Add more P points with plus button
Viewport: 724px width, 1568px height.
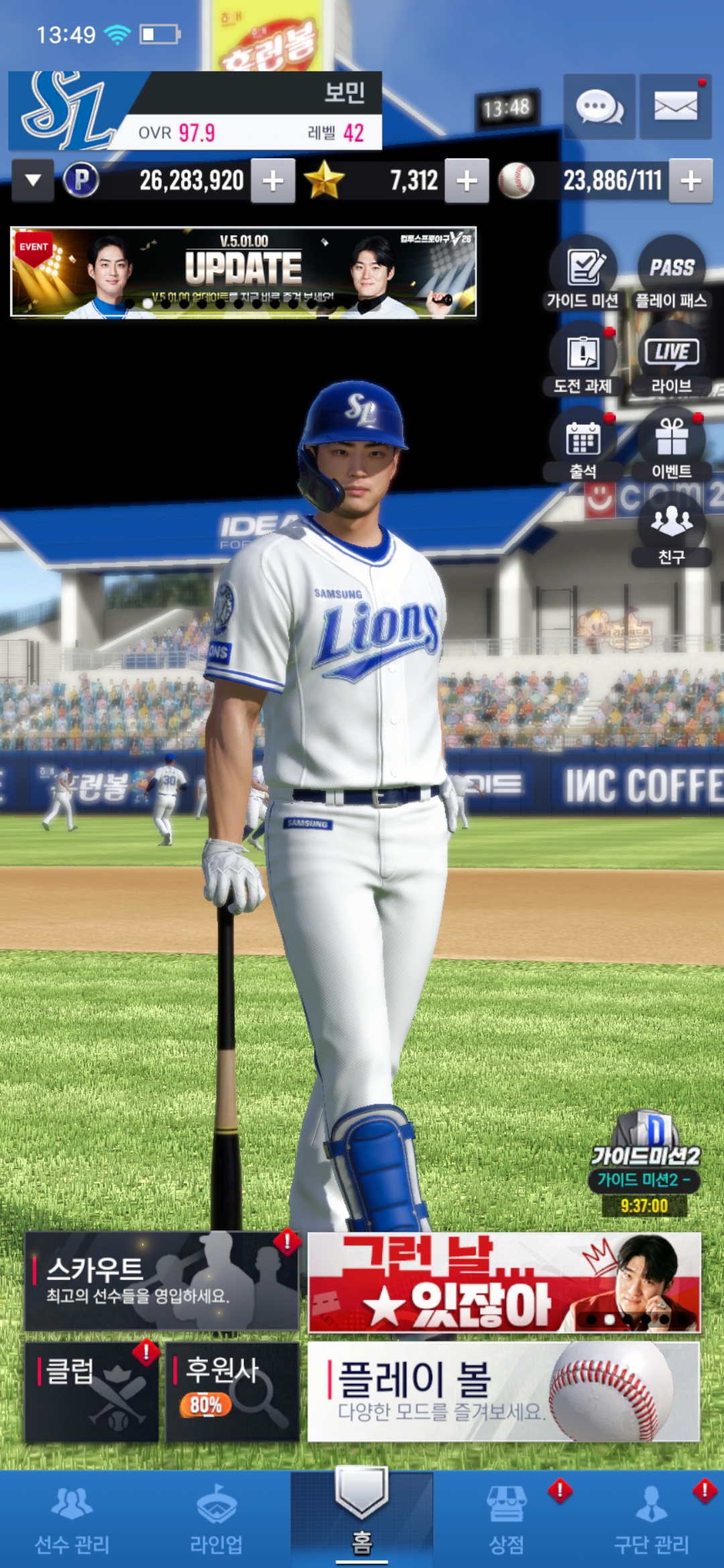click(x=273, y=181)
